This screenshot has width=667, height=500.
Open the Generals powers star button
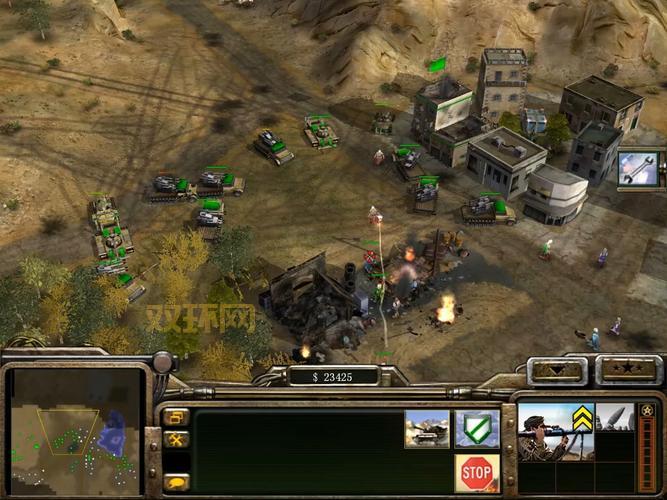pos(629,370)
